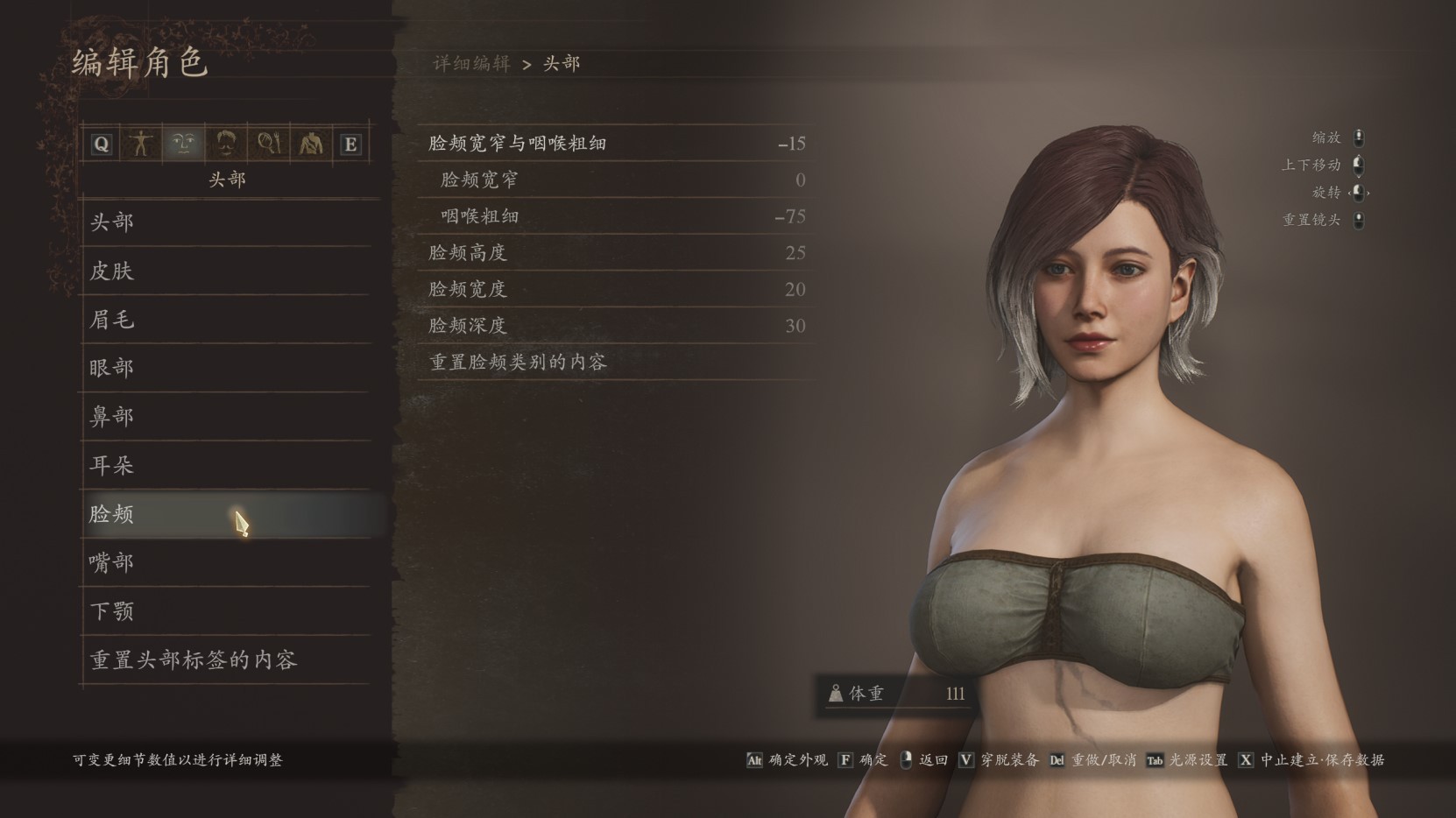The width and height of the screenshot is (1456, 818).
Task: Click the 缩放 zoom camera control icon
Action: click(1357, 137)
